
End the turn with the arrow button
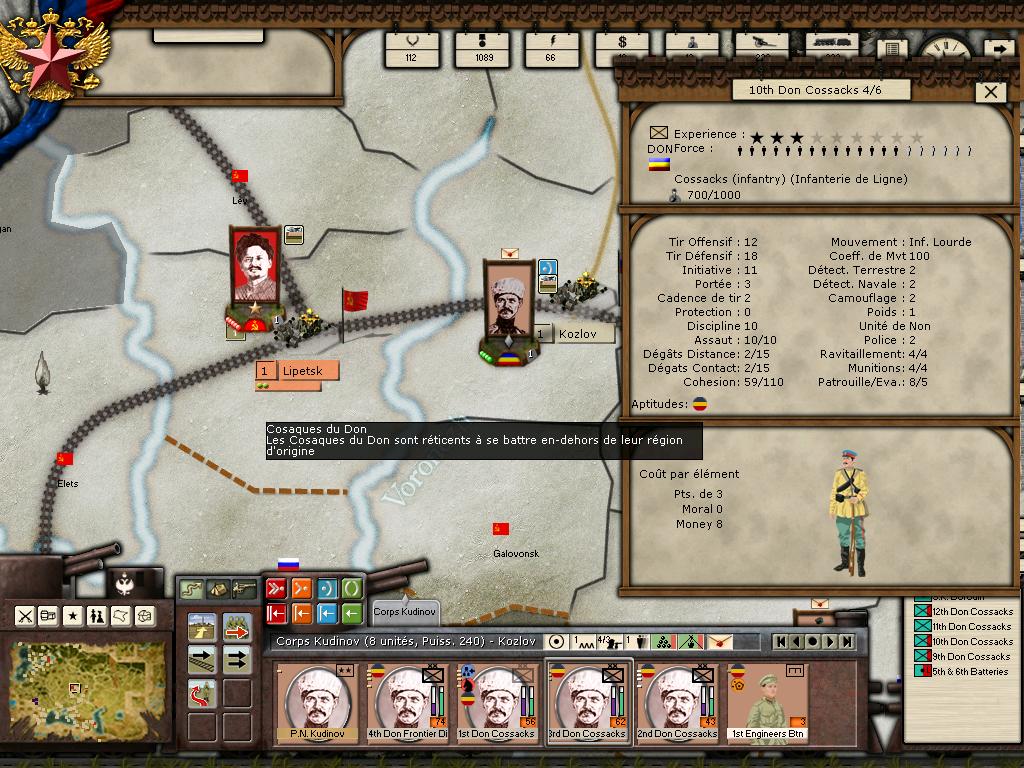[998, 49]
